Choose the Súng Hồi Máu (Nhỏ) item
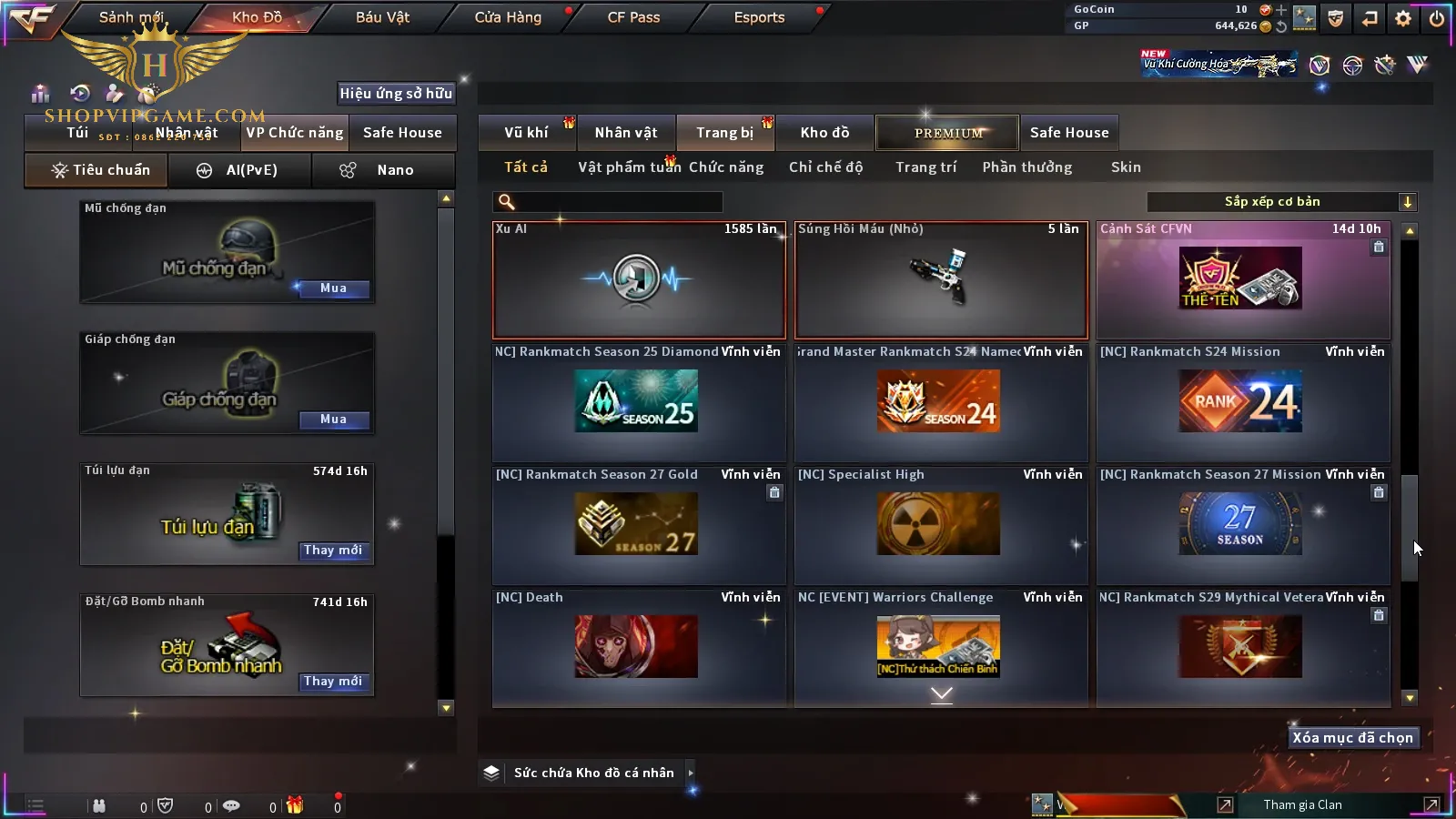The image size is (1456, 819). [x=941, y=280]
